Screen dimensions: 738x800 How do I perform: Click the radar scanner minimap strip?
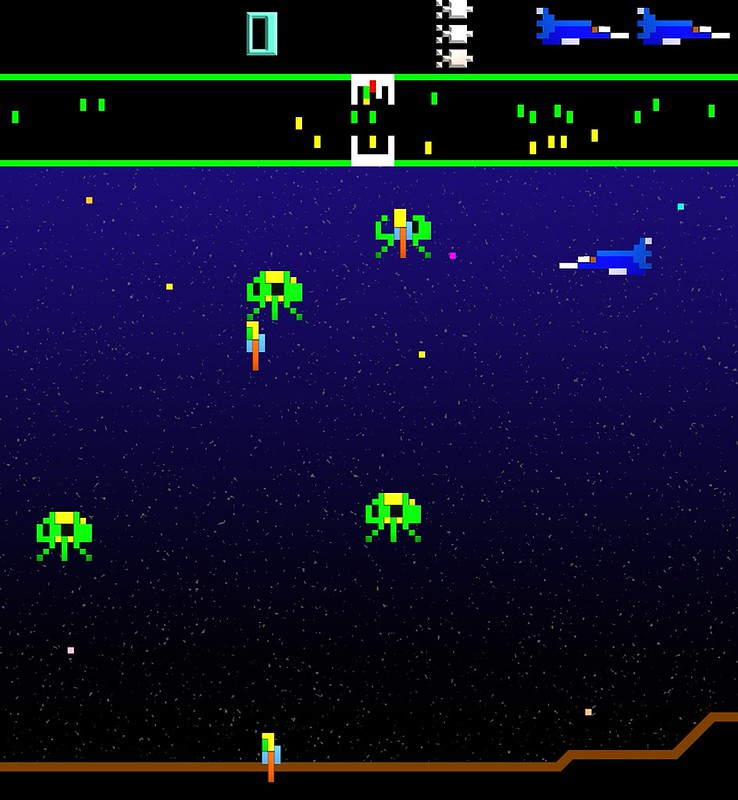tap(369, 120)
